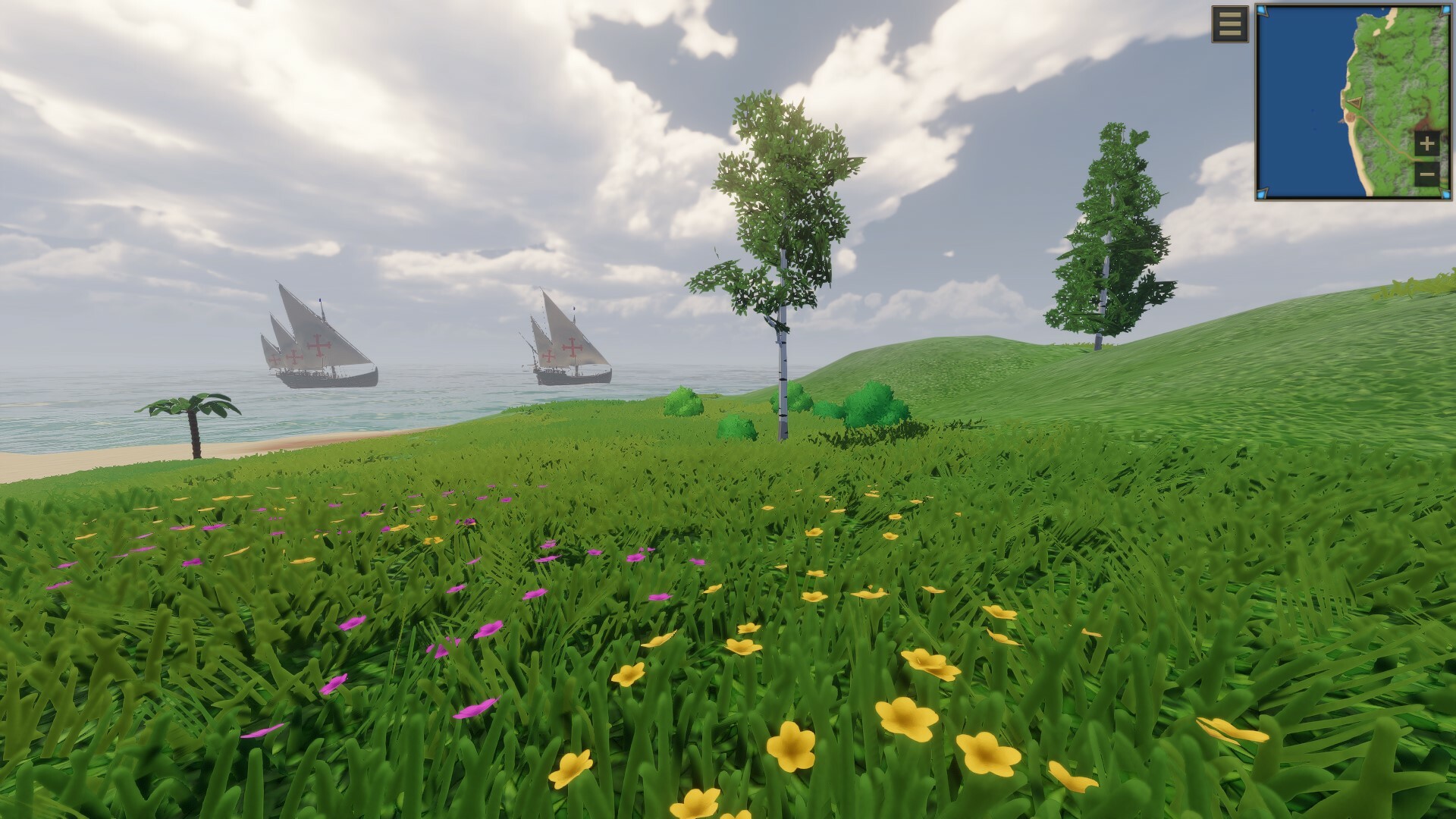This screenshot has width=1456, height=819.
Task: Zoom out of the minimap with the minus button
Action: pyautogui.click(x=1427, y=174)
